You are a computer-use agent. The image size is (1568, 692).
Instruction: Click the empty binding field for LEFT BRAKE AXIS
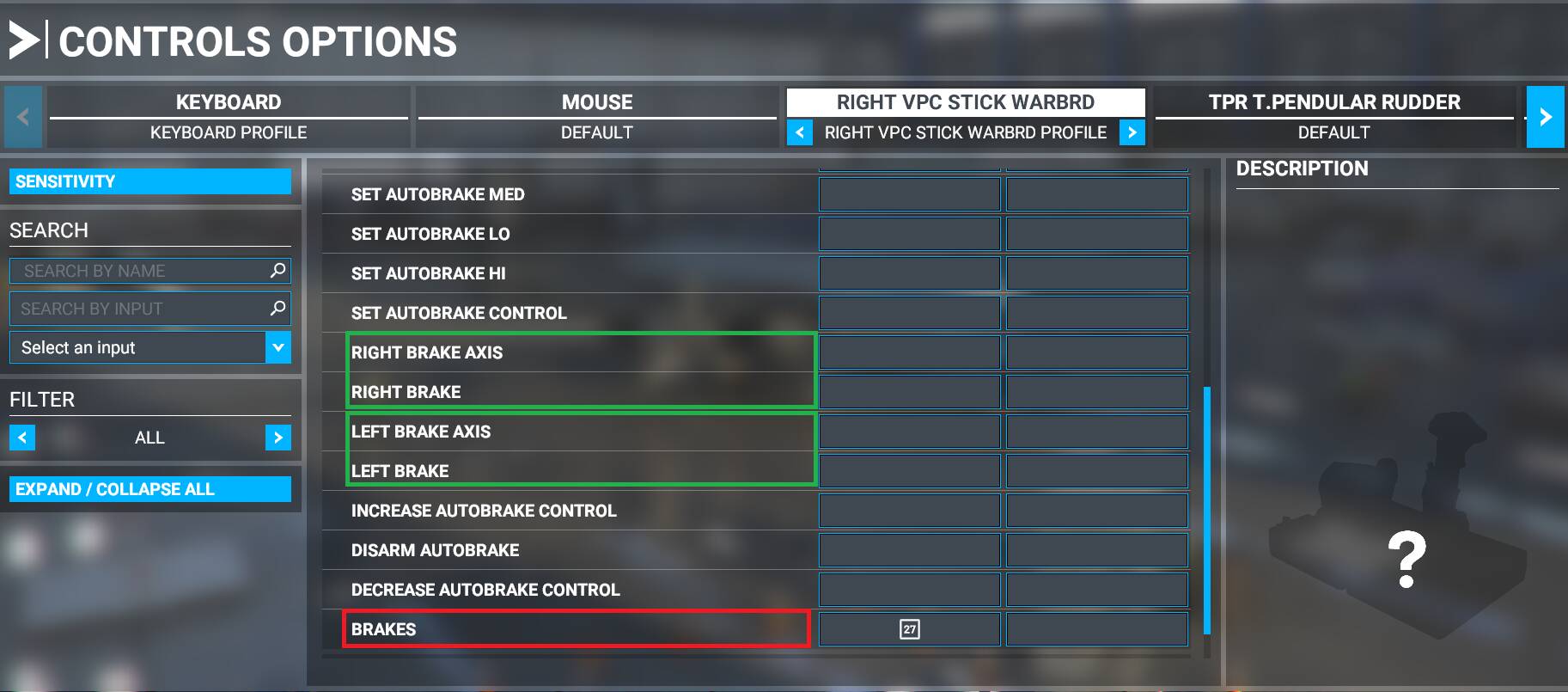point(909,431)
